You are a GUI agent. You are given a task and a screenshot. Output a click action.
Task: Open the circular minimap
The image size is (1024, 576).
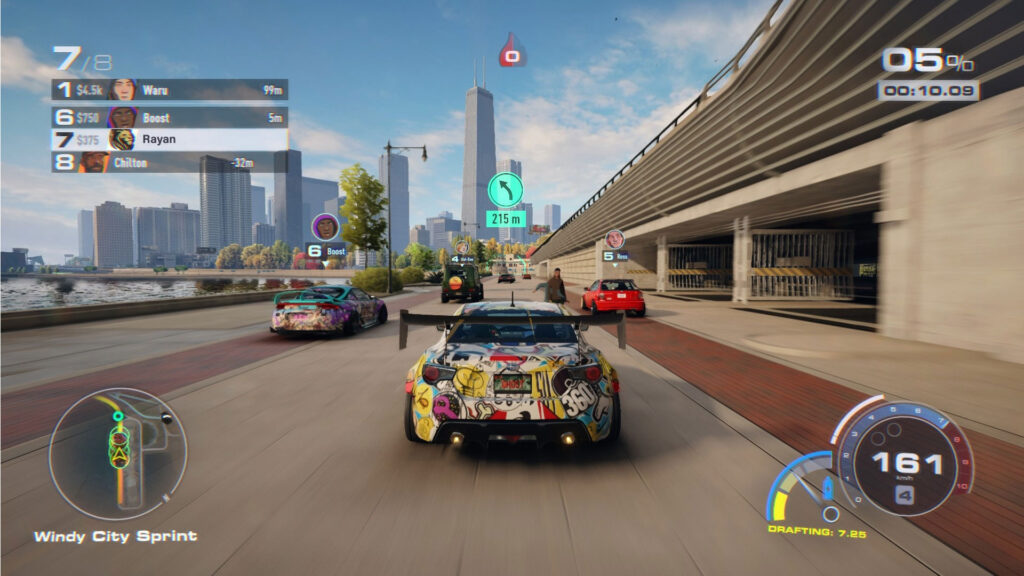(118, 453)
